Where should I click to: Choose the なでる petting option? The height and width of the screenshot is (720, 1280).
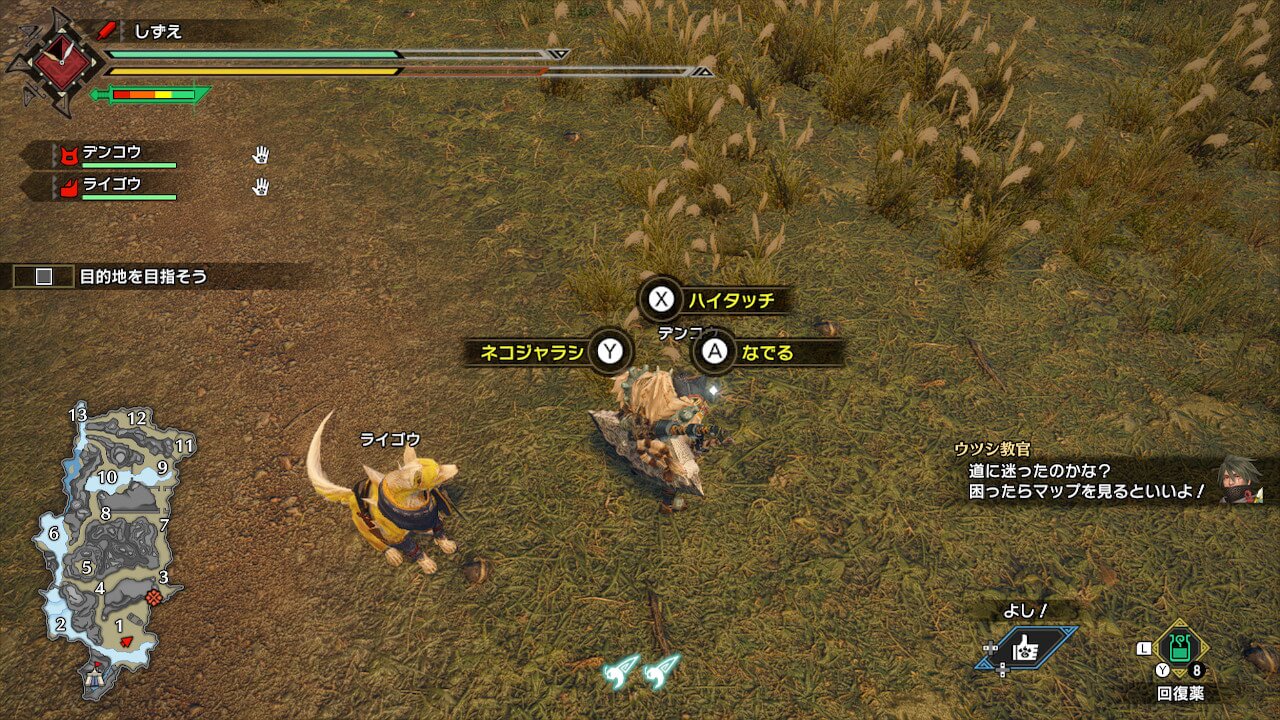tap(766, 352)
